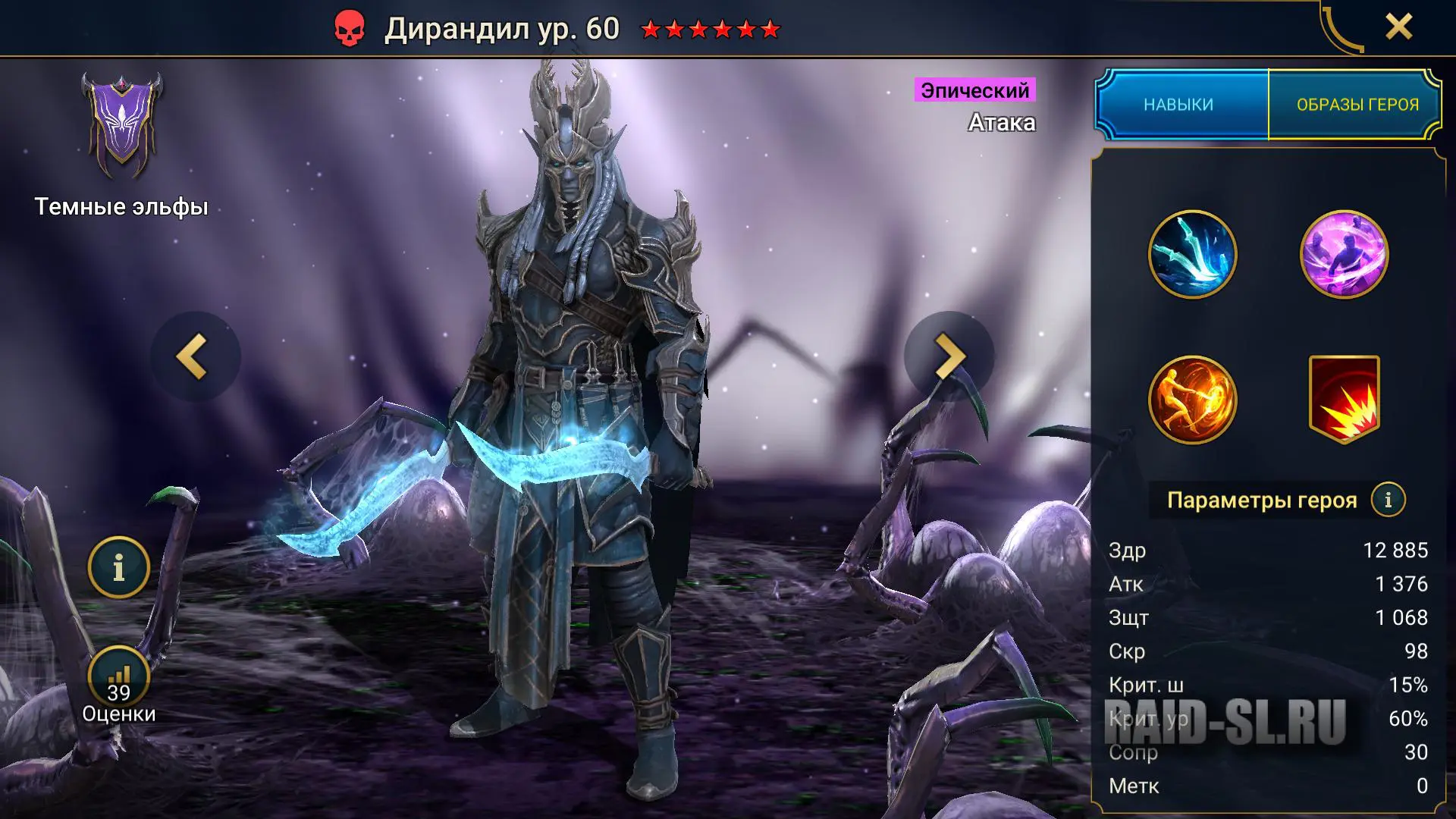Click the Темные эльфы faction banner

121,125
